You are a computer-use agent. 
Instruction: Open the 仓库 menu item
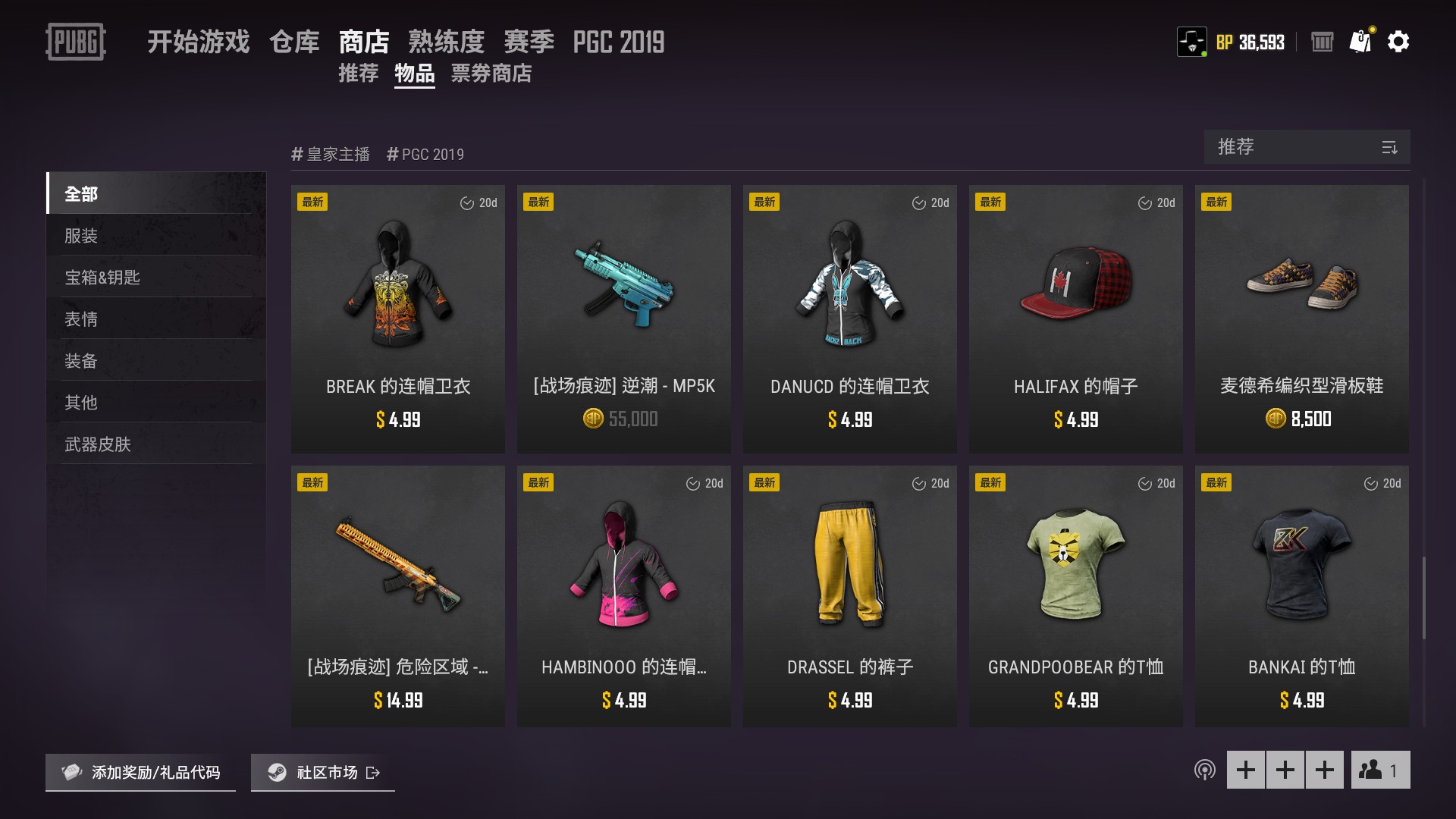(293, 42)
